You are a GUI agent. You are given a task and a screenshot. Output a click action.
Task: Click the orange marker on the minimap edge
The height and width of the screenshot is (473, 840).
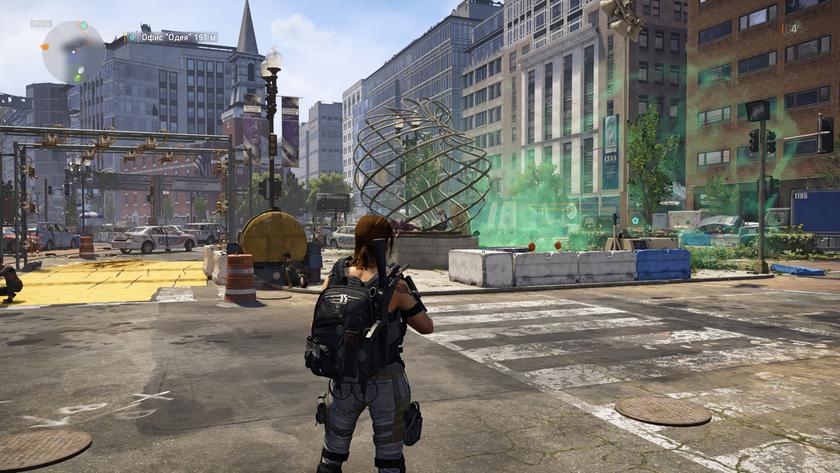coord(45,46)
